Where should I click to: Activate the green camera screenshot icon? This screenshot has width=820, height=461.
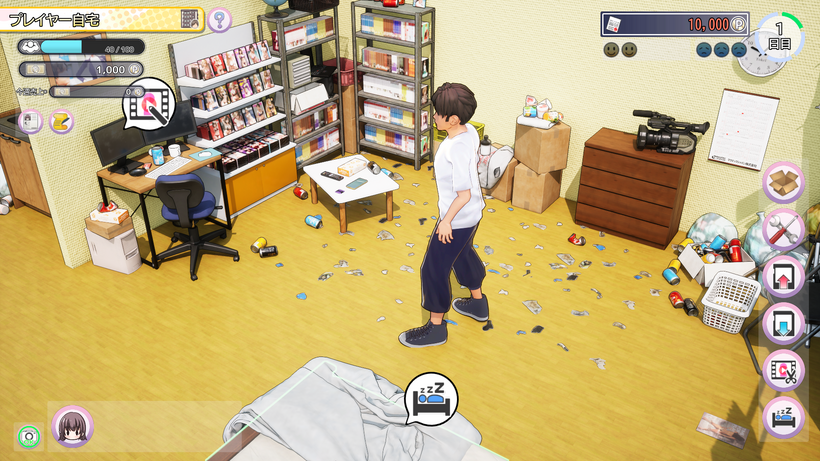click(27, 437)
